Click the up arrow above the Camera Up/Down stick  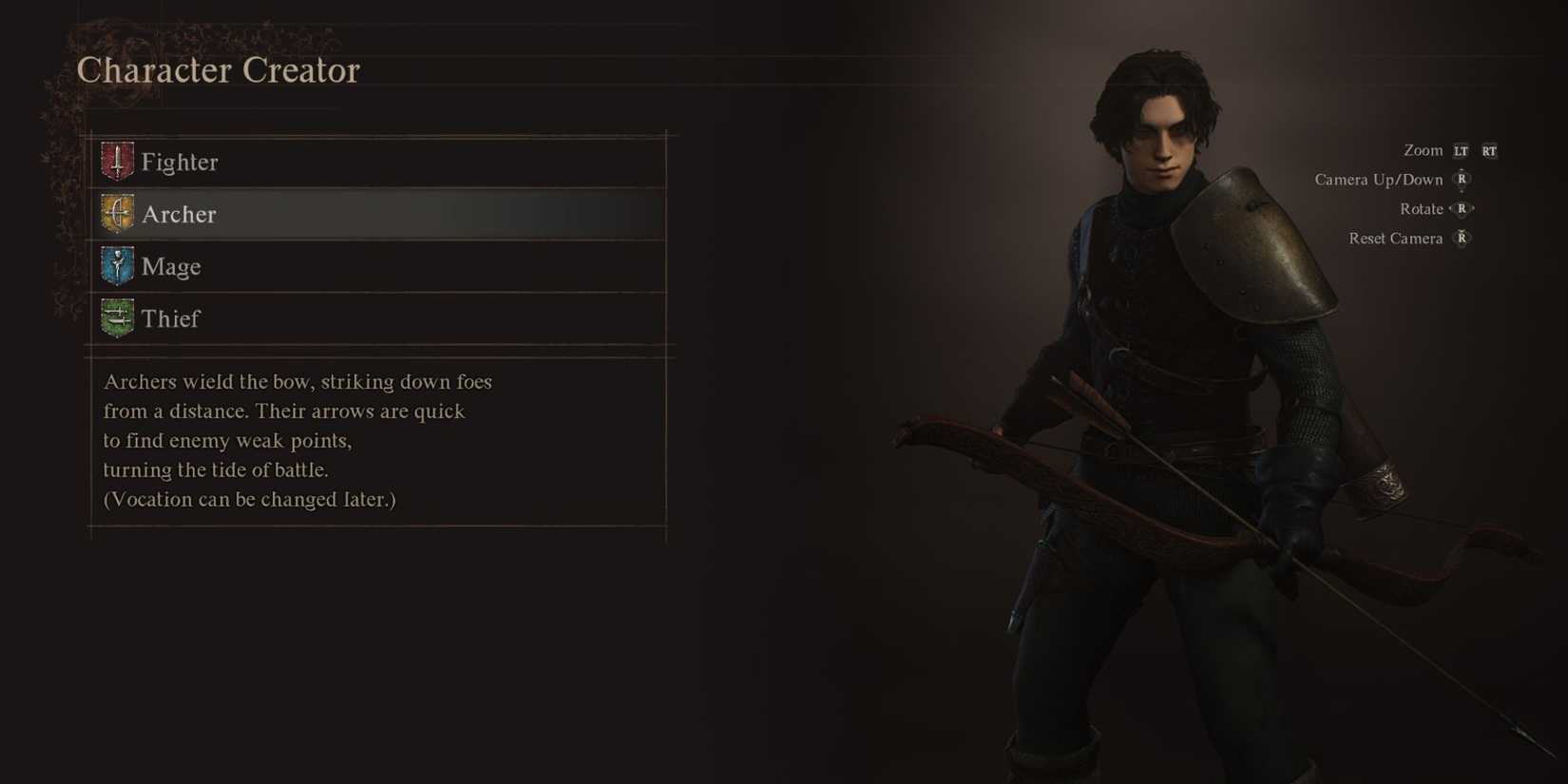pyautogui.click(x=1461, y=167)
